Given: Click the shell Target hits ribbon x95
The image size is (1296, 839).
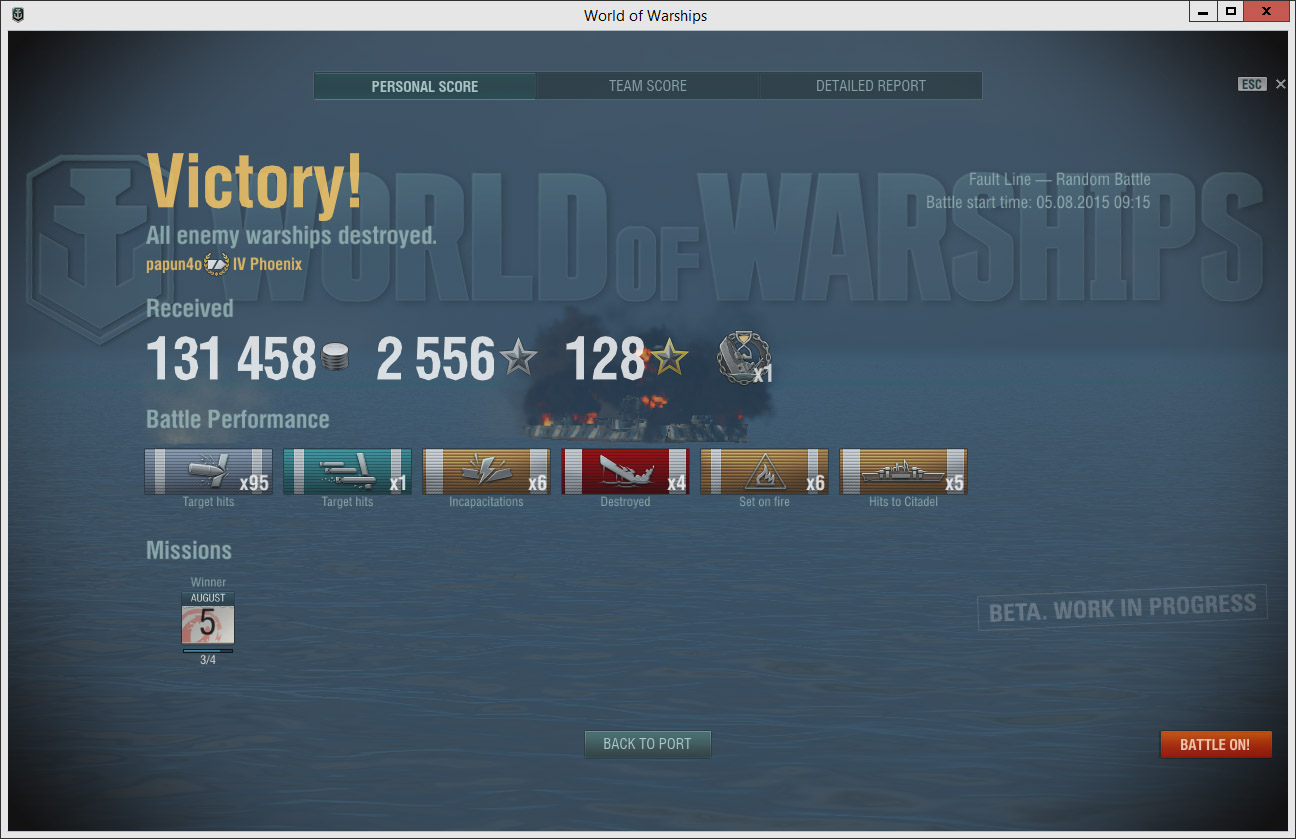Looking at the screenshot, I should point(208,472).
